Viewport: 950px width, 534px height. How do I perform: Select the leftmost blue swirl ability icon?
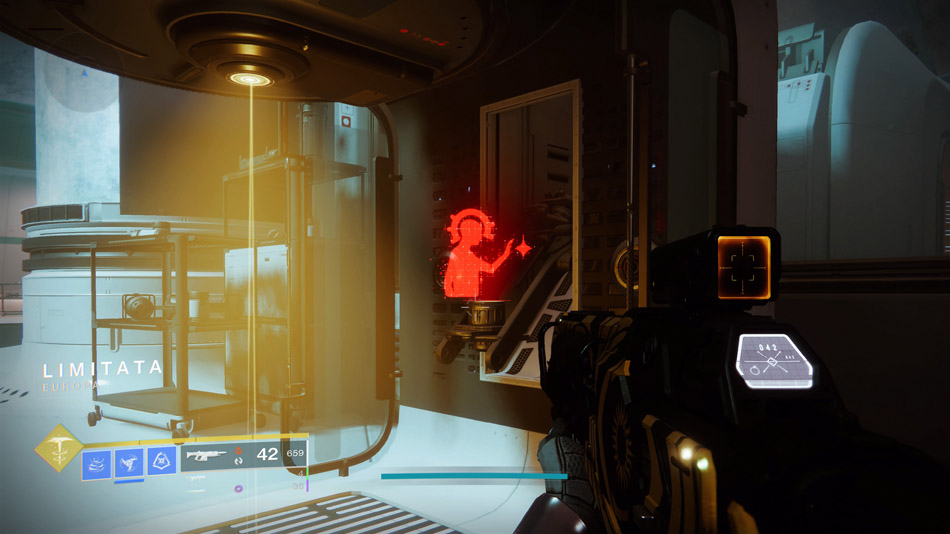point(97,461)
